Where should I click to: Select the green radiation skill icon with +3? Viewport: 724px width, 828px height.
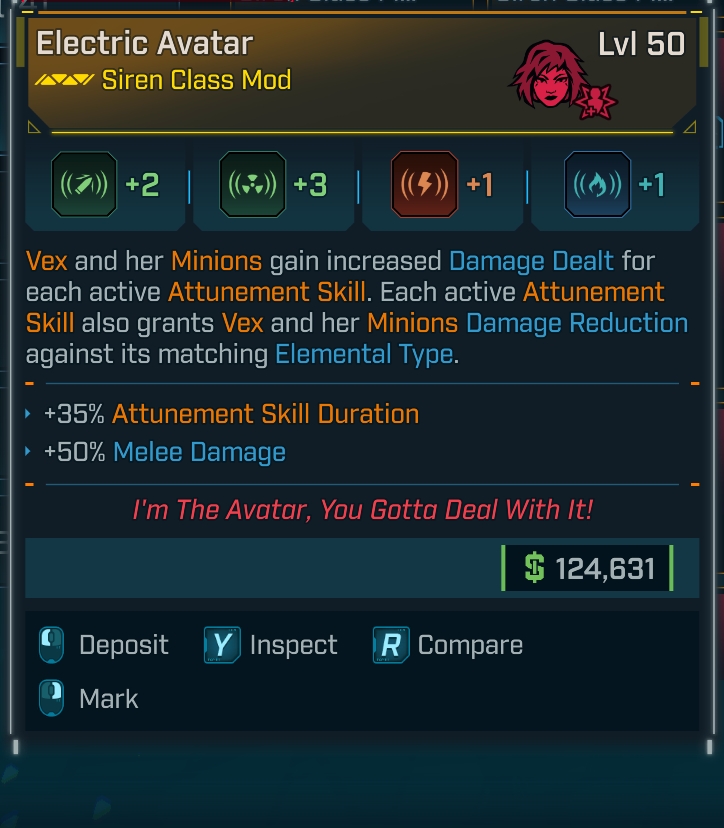pos(253,186)
